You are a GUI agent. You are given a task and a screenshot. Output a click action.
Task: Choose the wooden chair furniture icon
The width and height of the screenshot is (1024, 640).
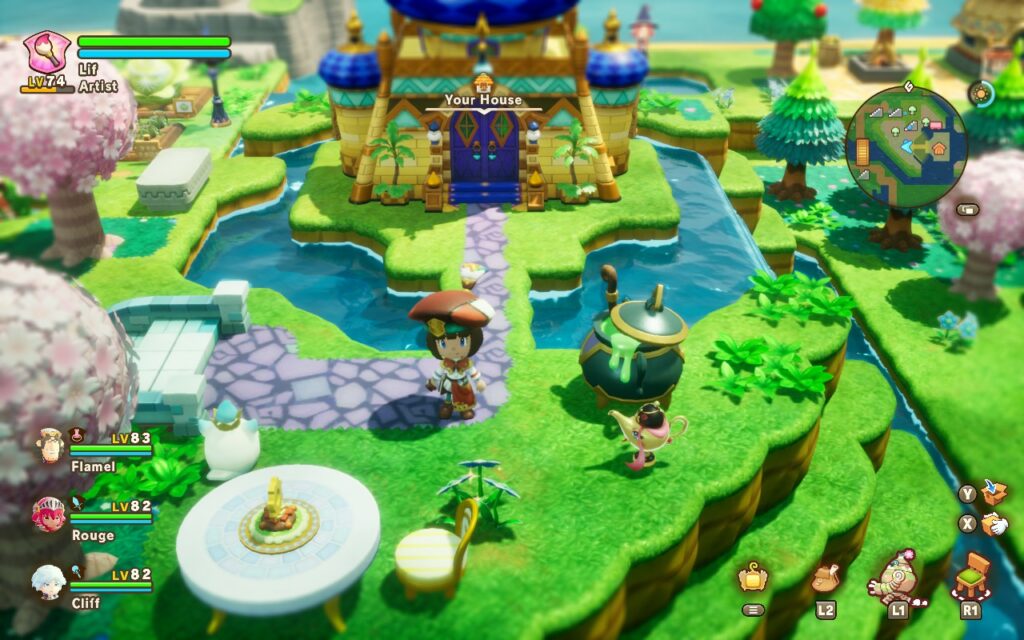pyautogui.click(x=971, y=577)
